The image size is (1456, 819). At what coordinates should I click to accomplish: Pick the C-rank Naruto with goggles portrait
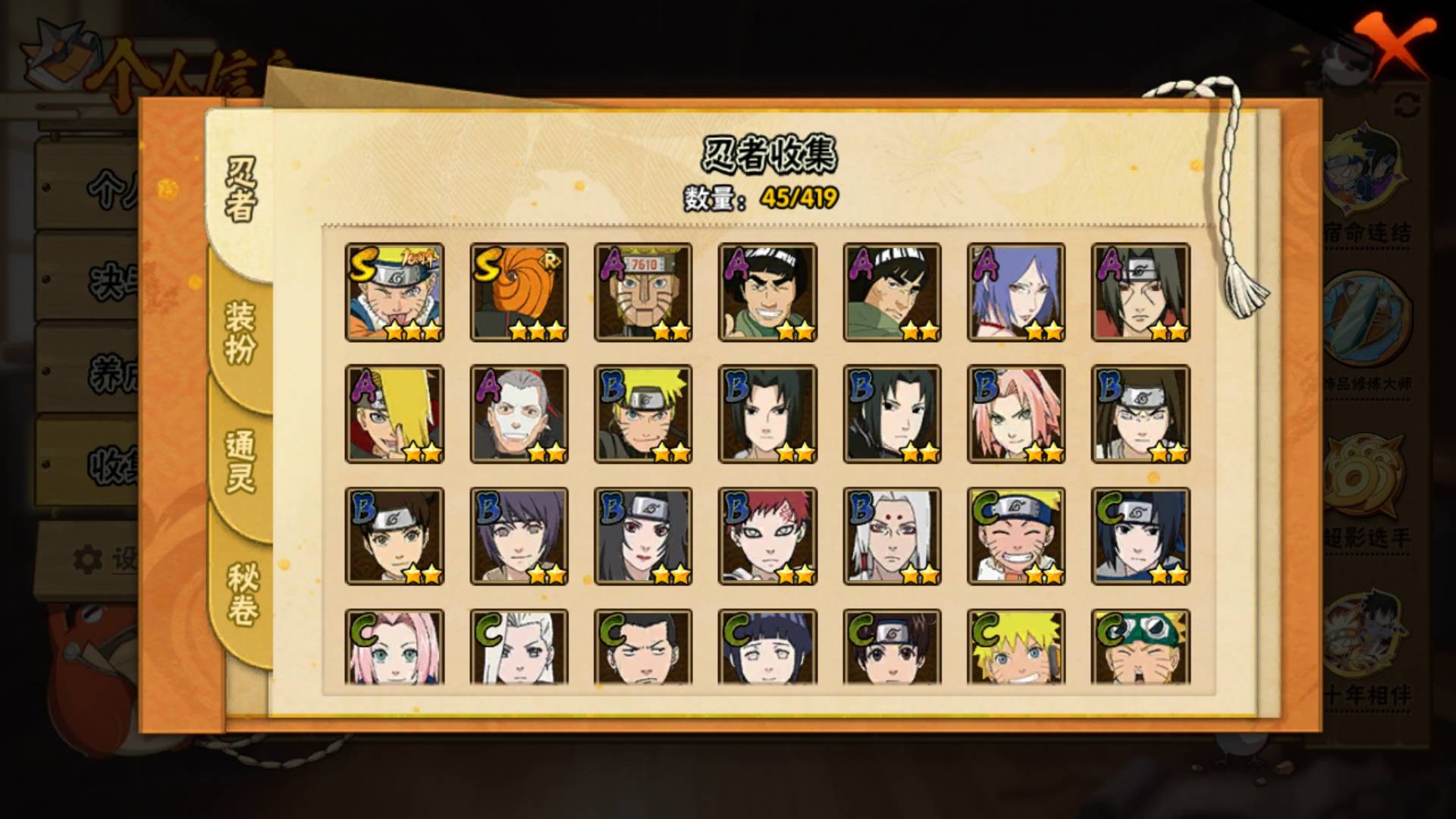[x=1141, y=648]
